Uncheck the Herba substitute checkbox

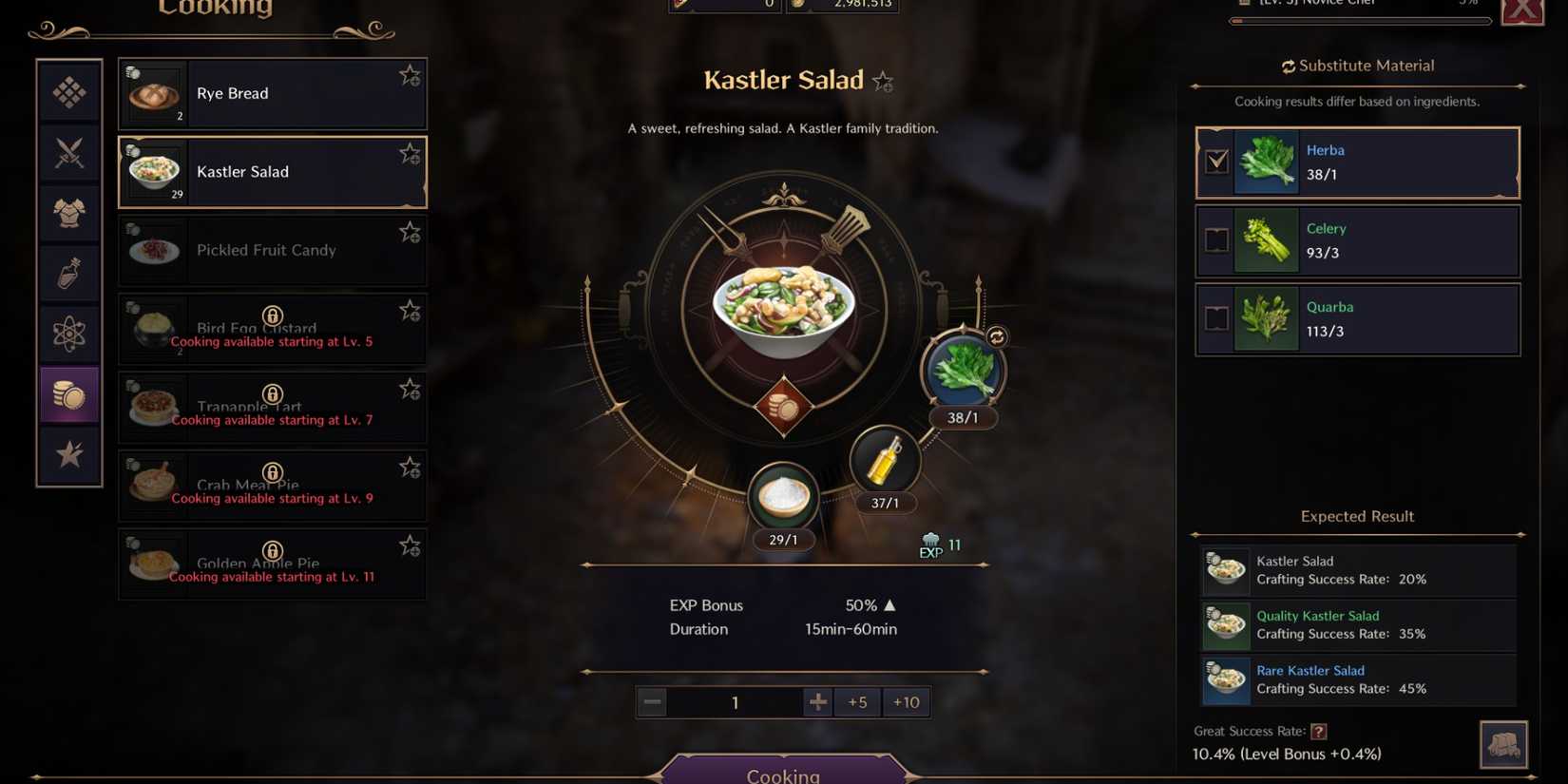tap(1217, 162)
